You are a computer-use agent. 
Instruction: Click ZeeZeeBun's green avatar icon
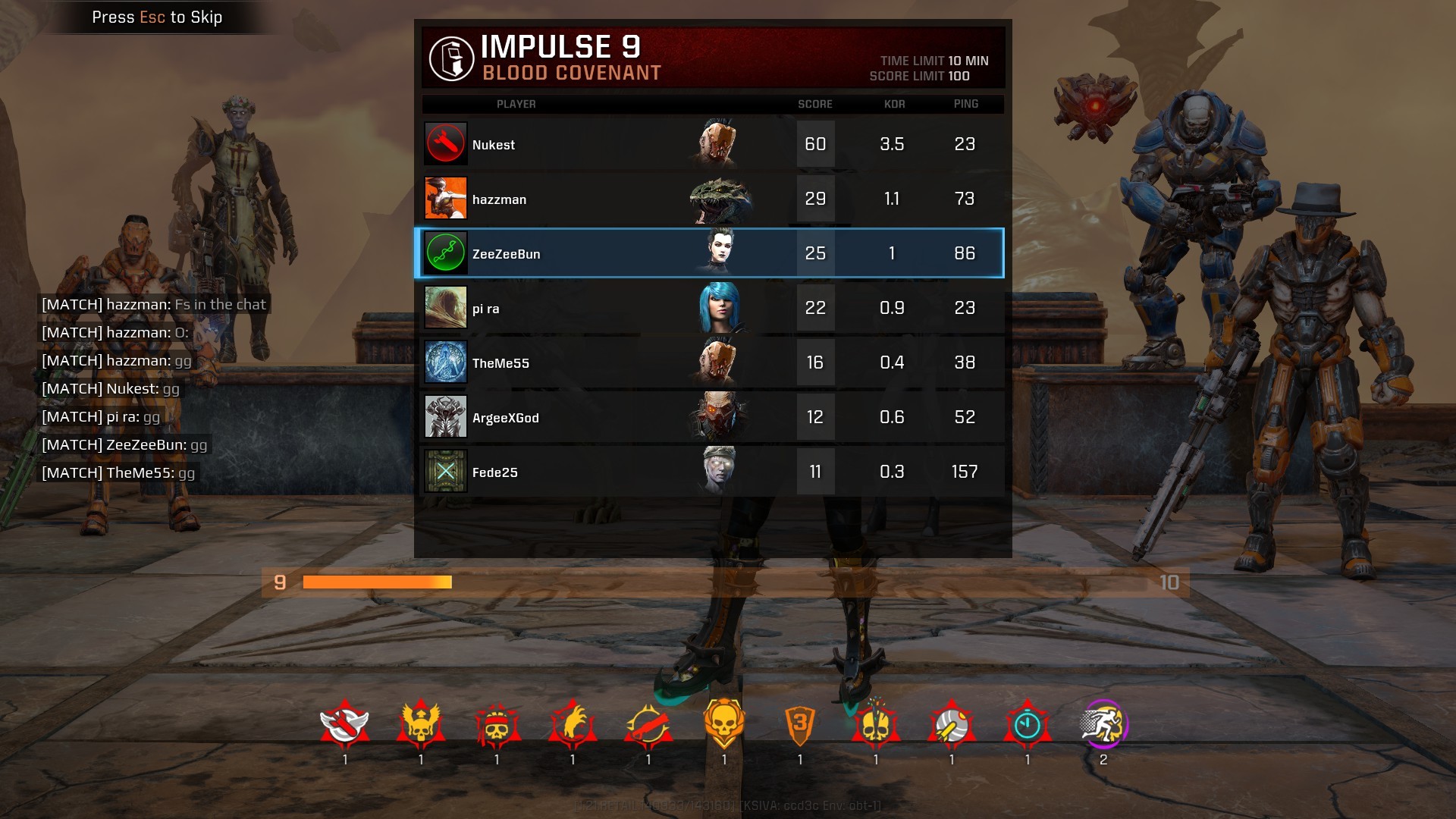445,253
